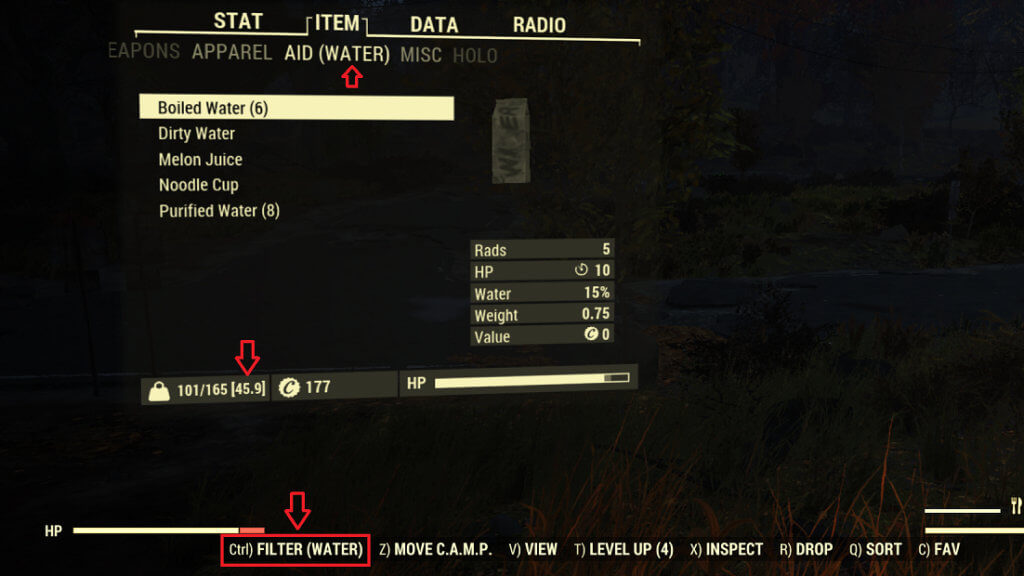1024x576 pixels.
Task: Click LEVEL UP (4)
Action: 624,549
